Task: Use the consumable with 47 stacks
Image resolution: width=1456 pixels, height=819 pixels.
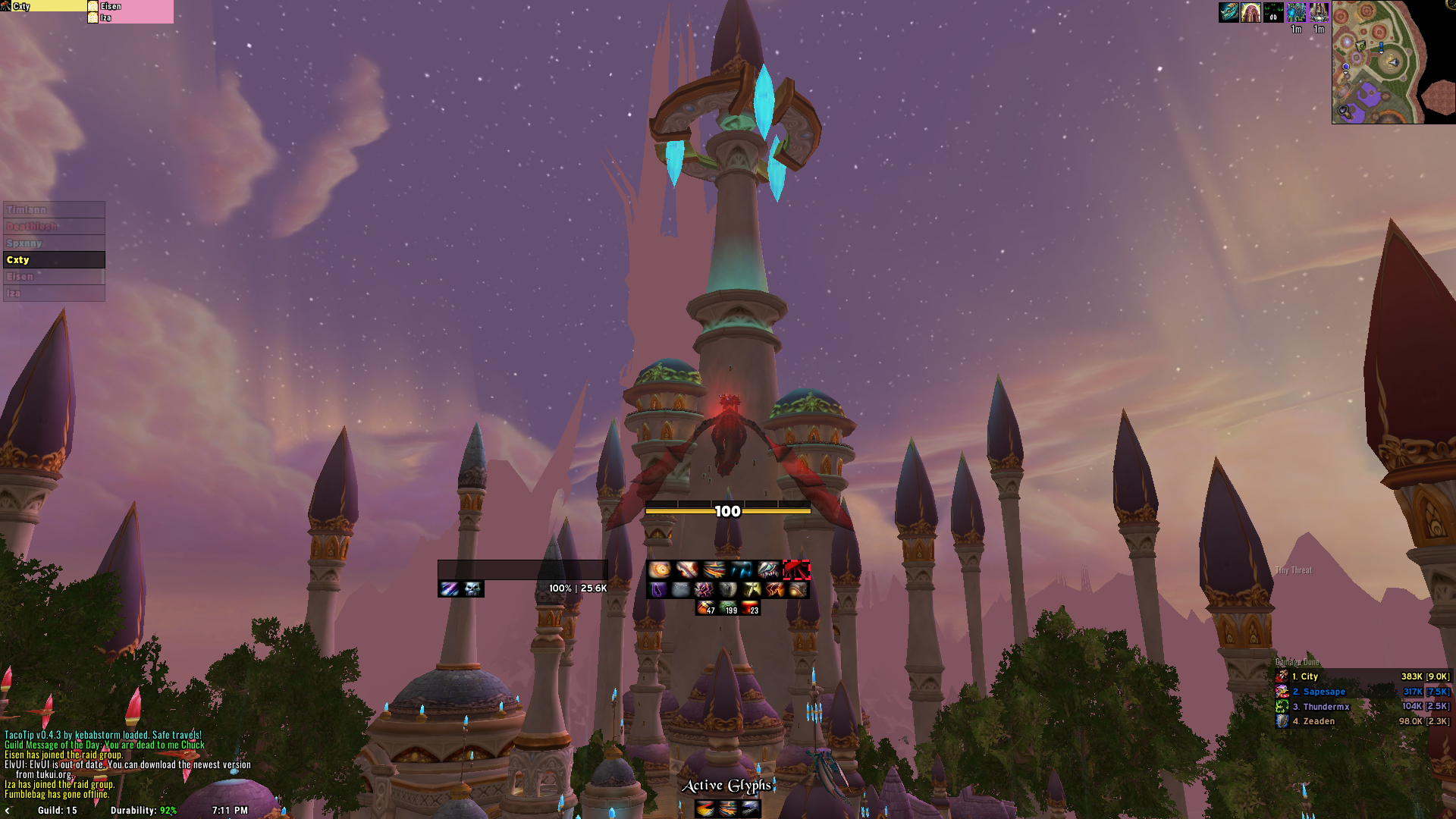Action: pyautogui.click(x=706, y=608)
